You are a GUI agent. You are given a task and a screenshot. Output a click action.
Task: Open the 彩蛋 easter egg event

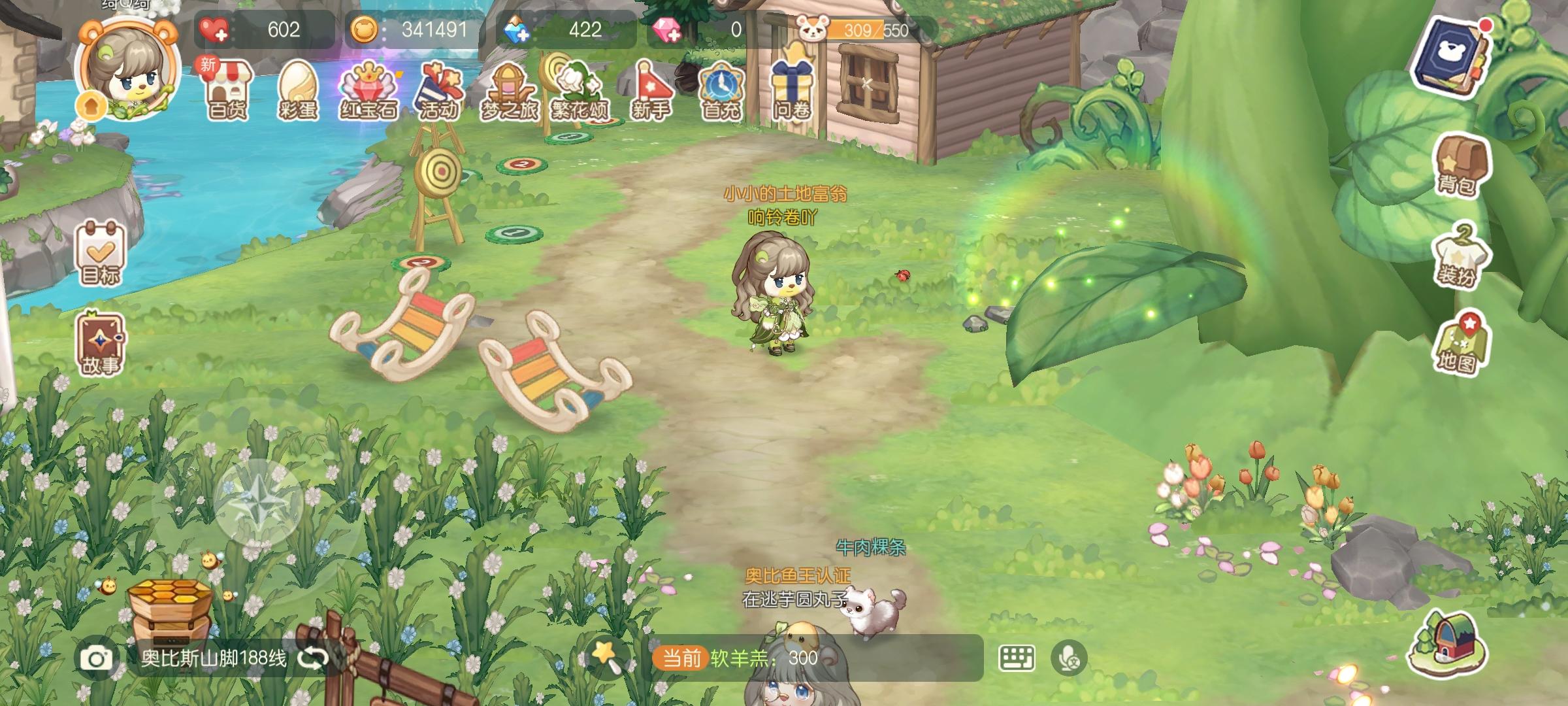click(x=297, y=90)
